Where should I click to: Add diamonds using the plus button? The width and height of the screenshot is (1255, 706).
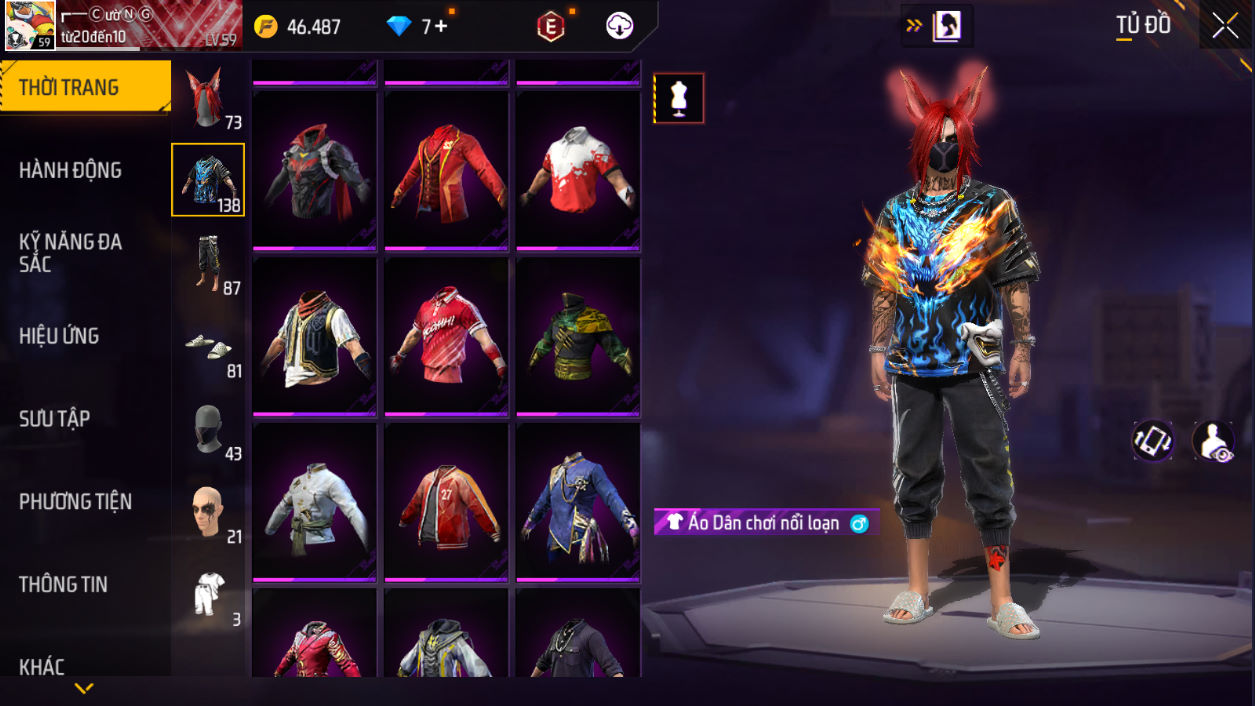441,27
